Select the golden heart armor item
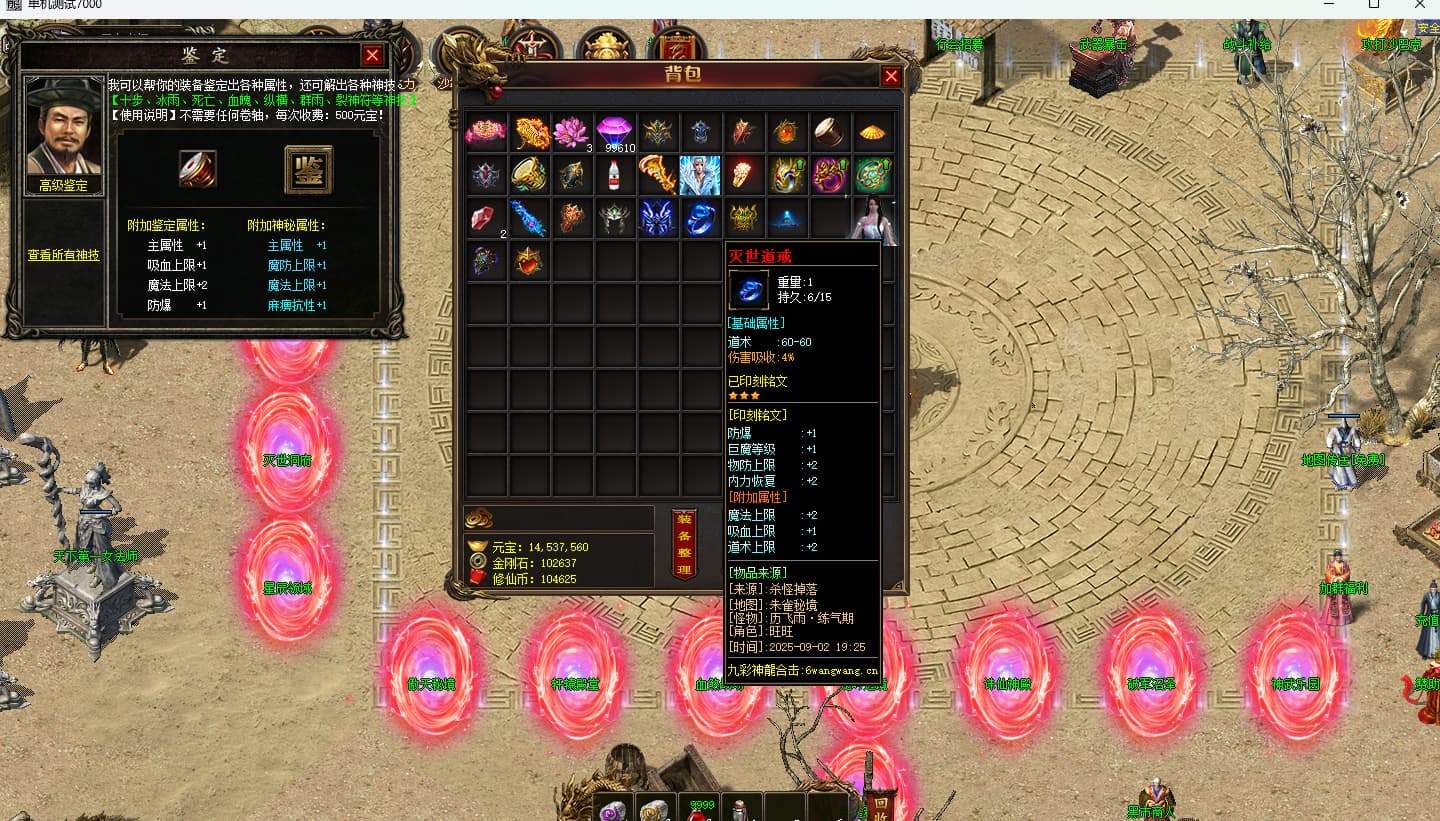 530,262
